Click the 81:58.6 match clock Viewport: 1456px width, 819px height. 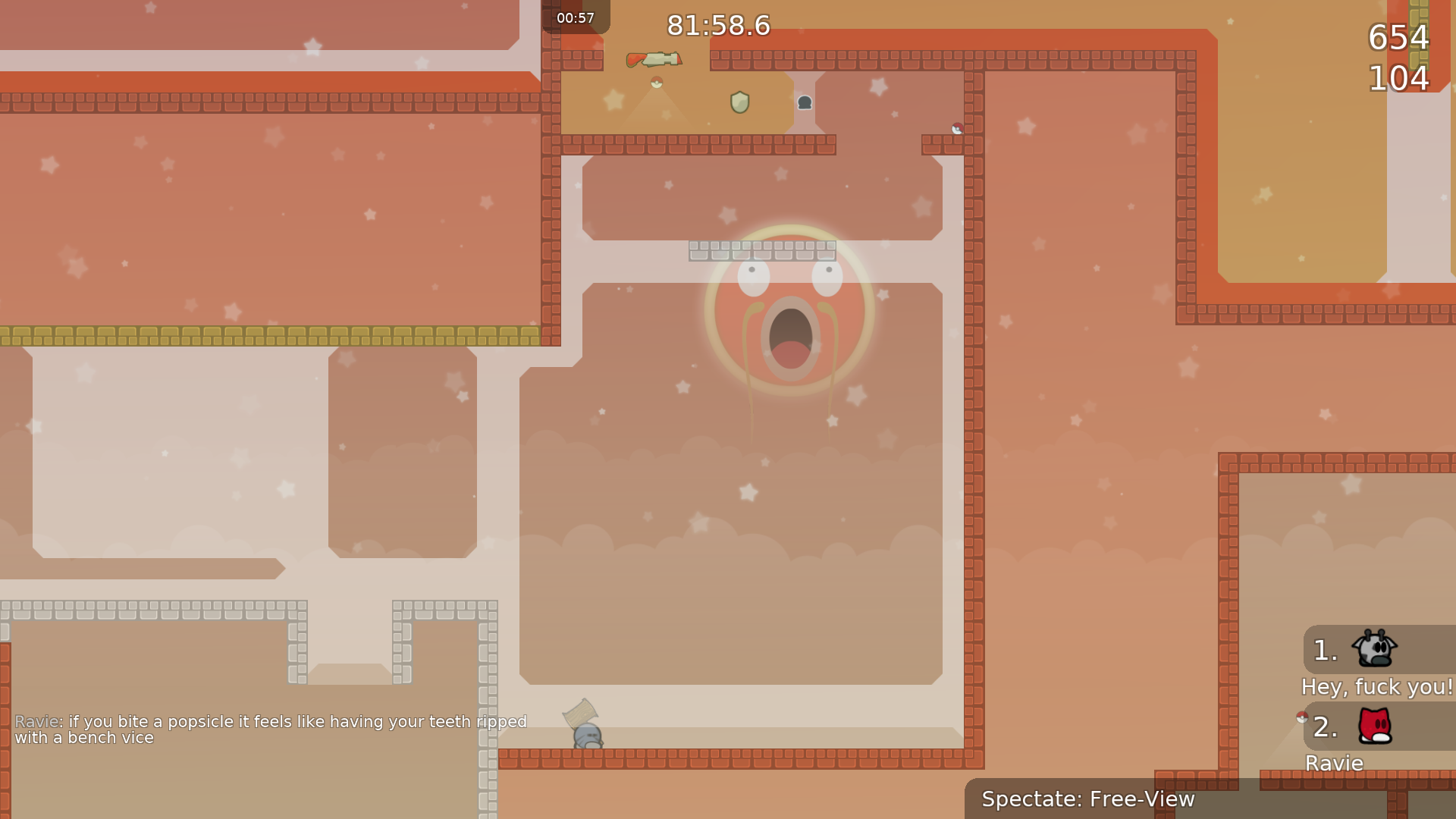pyautogui.click(x=717, y=25)
